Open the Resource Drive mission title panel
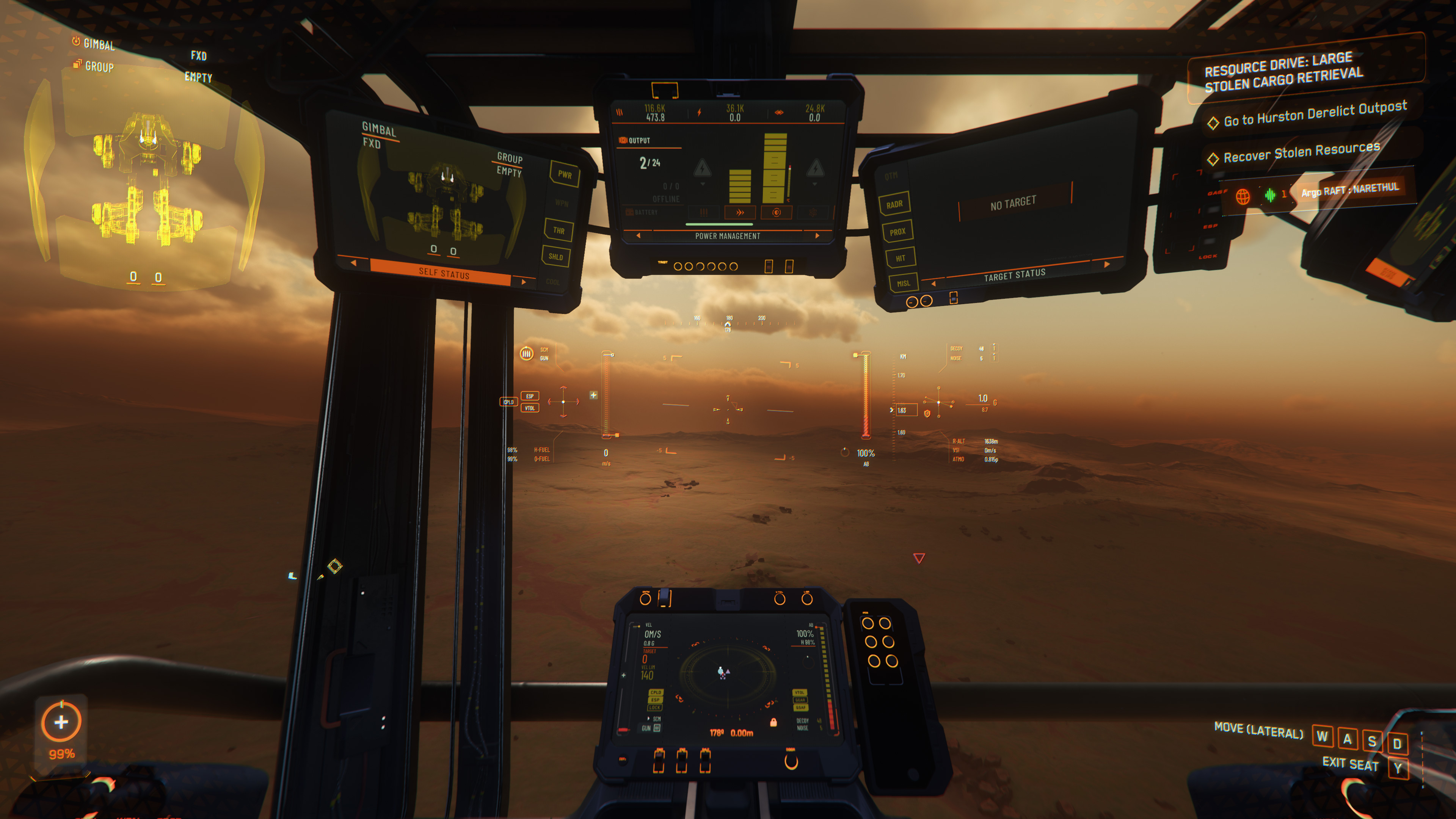This screenshot has height=819, width=1456. [1283, 72]
